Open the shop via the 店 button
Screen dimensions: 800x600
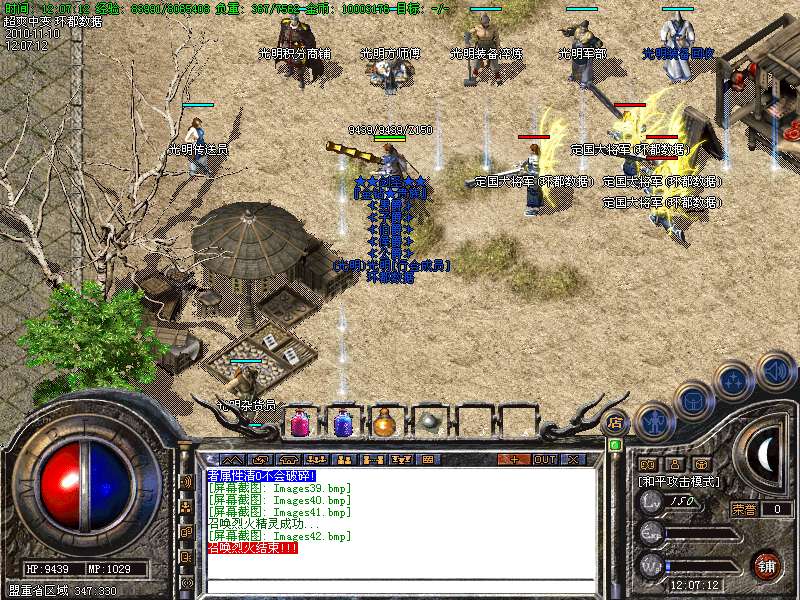point(616,423)
